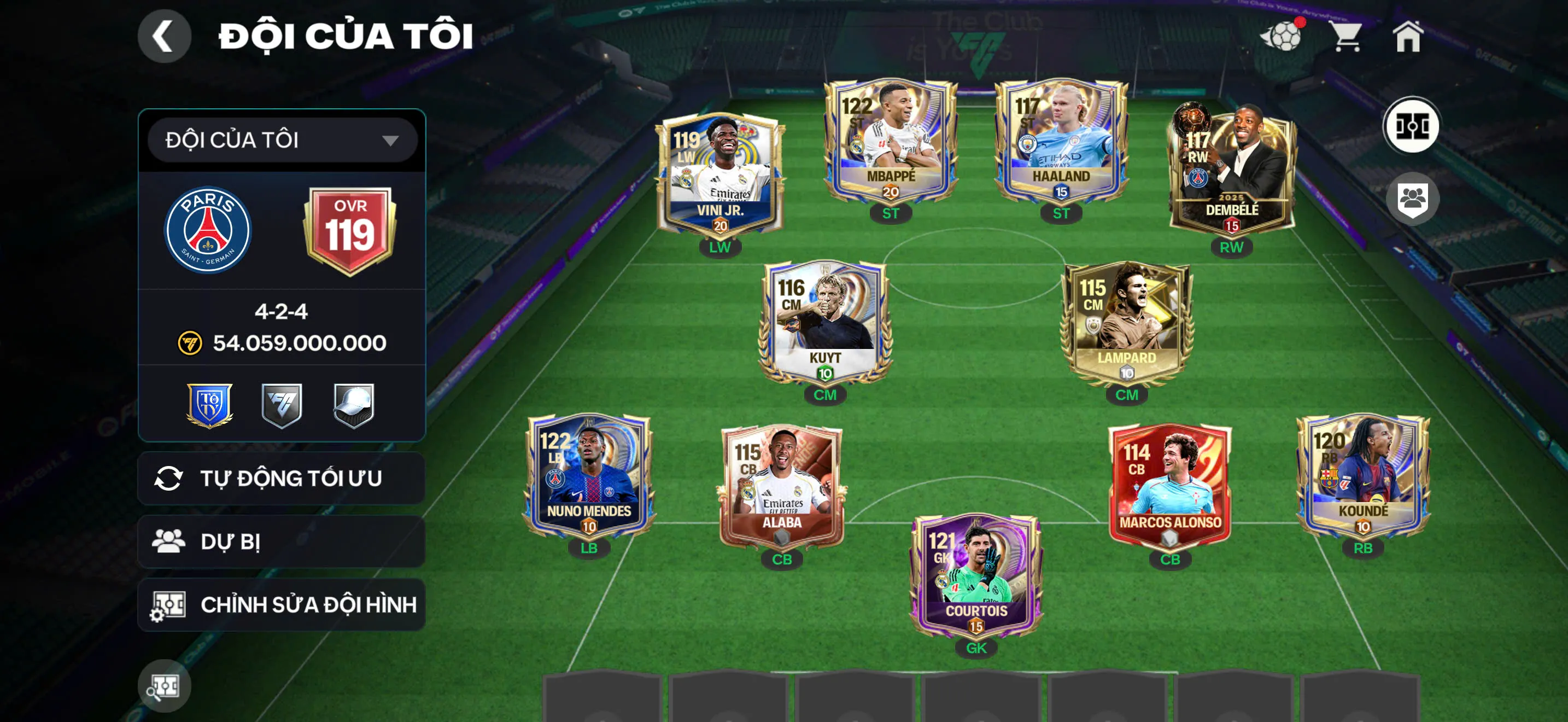Open the DỰ BỊ substitutes list
Screen dimensions: 1568x722
282,541
